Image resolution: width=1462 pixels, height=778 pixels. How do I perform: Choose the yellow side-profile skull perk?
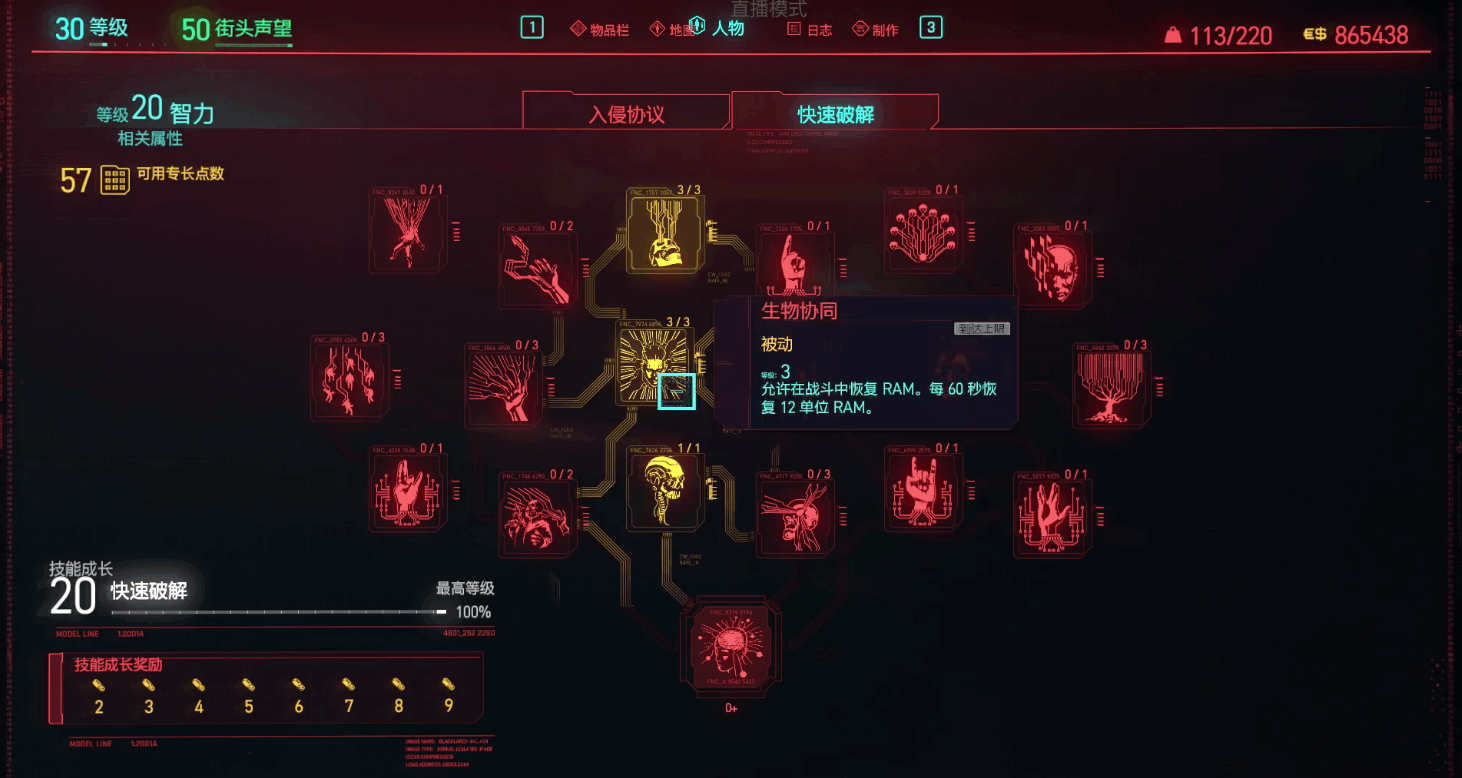pyautogui.click(x=665, y=491)
